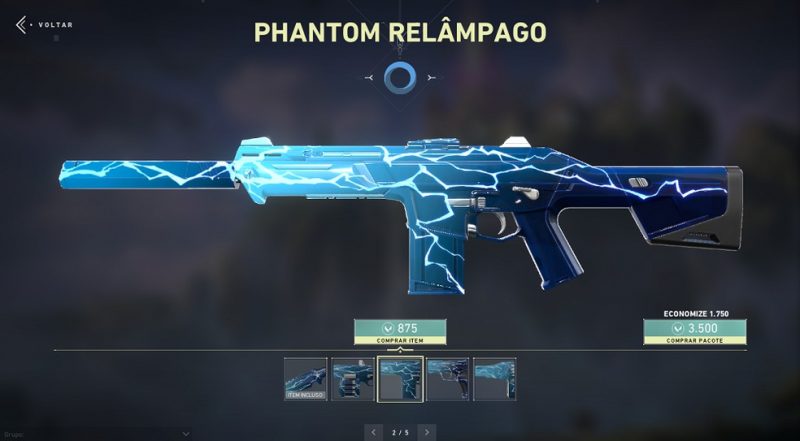The image size is (800, 441).
Task: Select the thumbnail labeled Item Incluso
Action: pos(305,379)
